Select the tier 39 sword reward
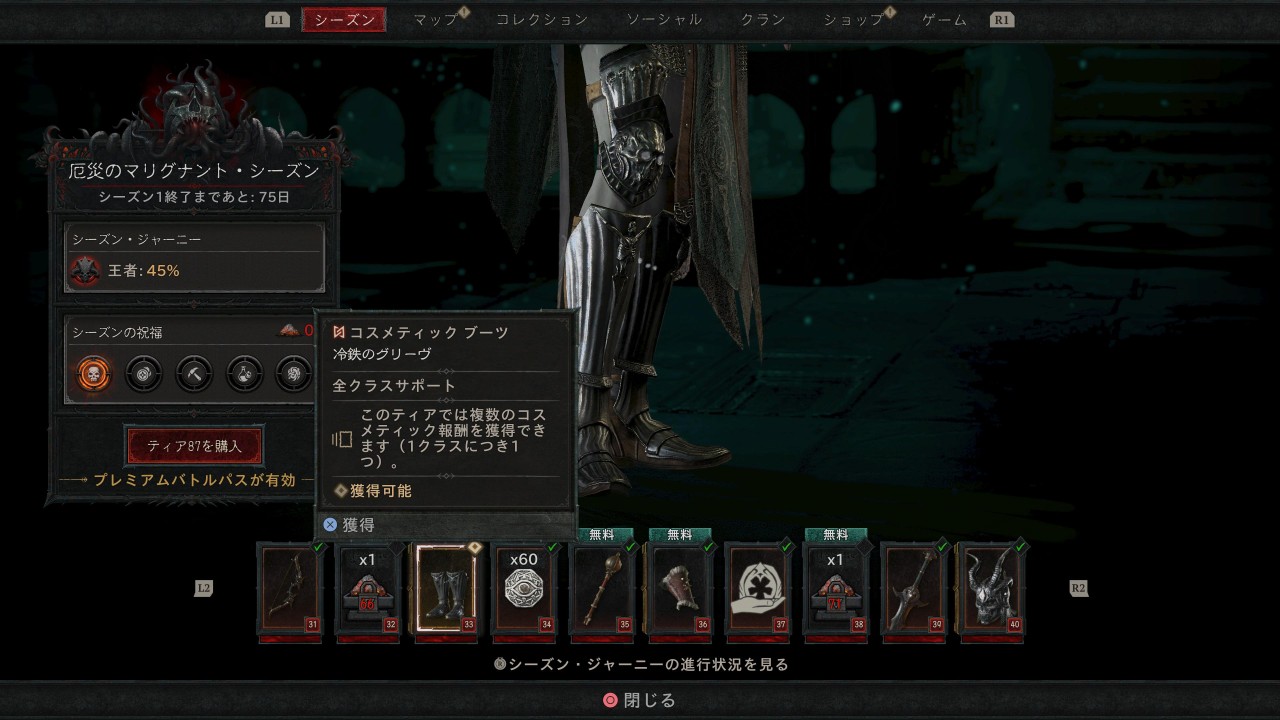Viewport: 1280px width, 720px height. coord(914,589)
